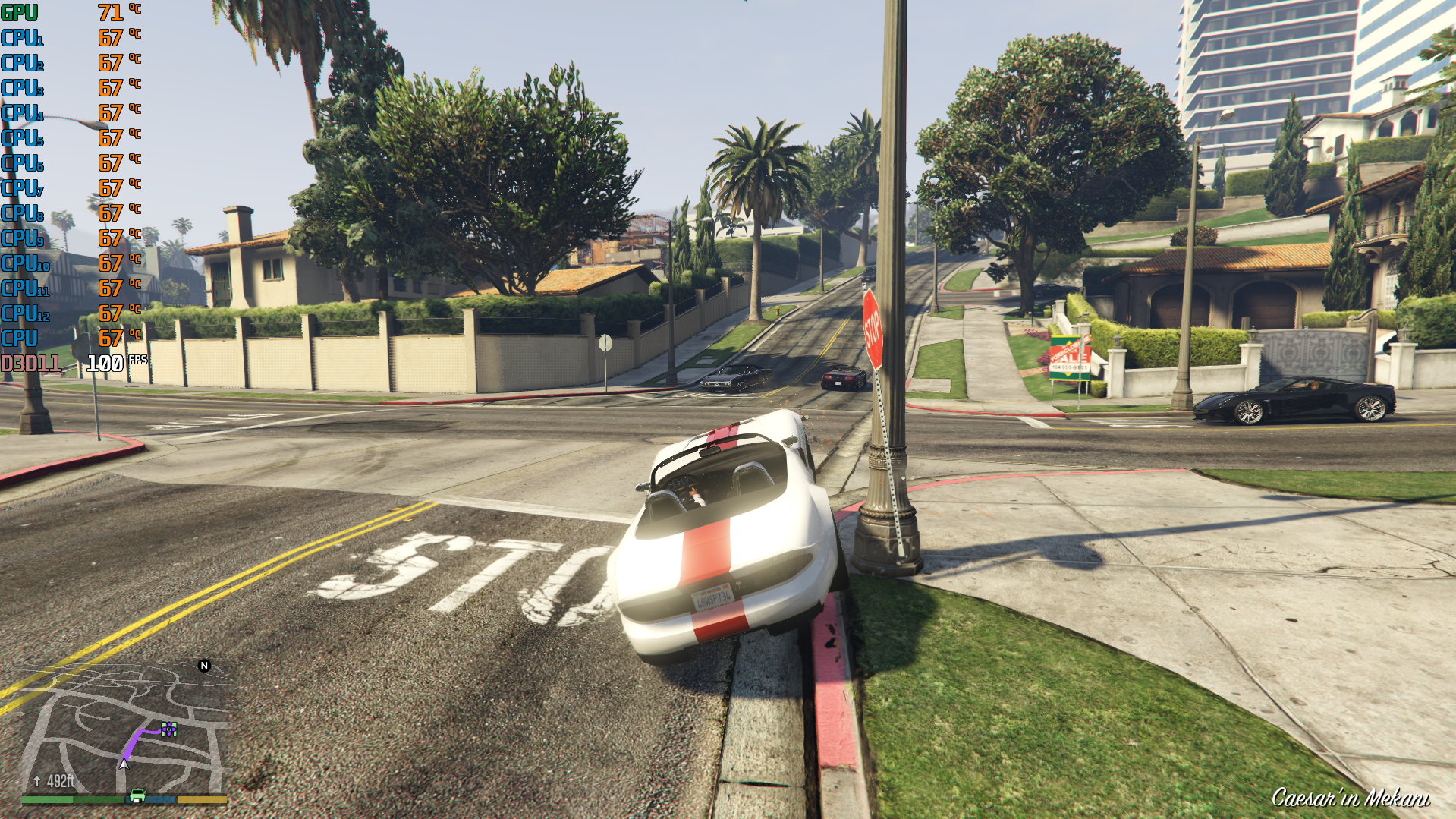The image size is (1456, 819).
Task: Select the purple waypoint marker on minimap
Action: point(168,730)
